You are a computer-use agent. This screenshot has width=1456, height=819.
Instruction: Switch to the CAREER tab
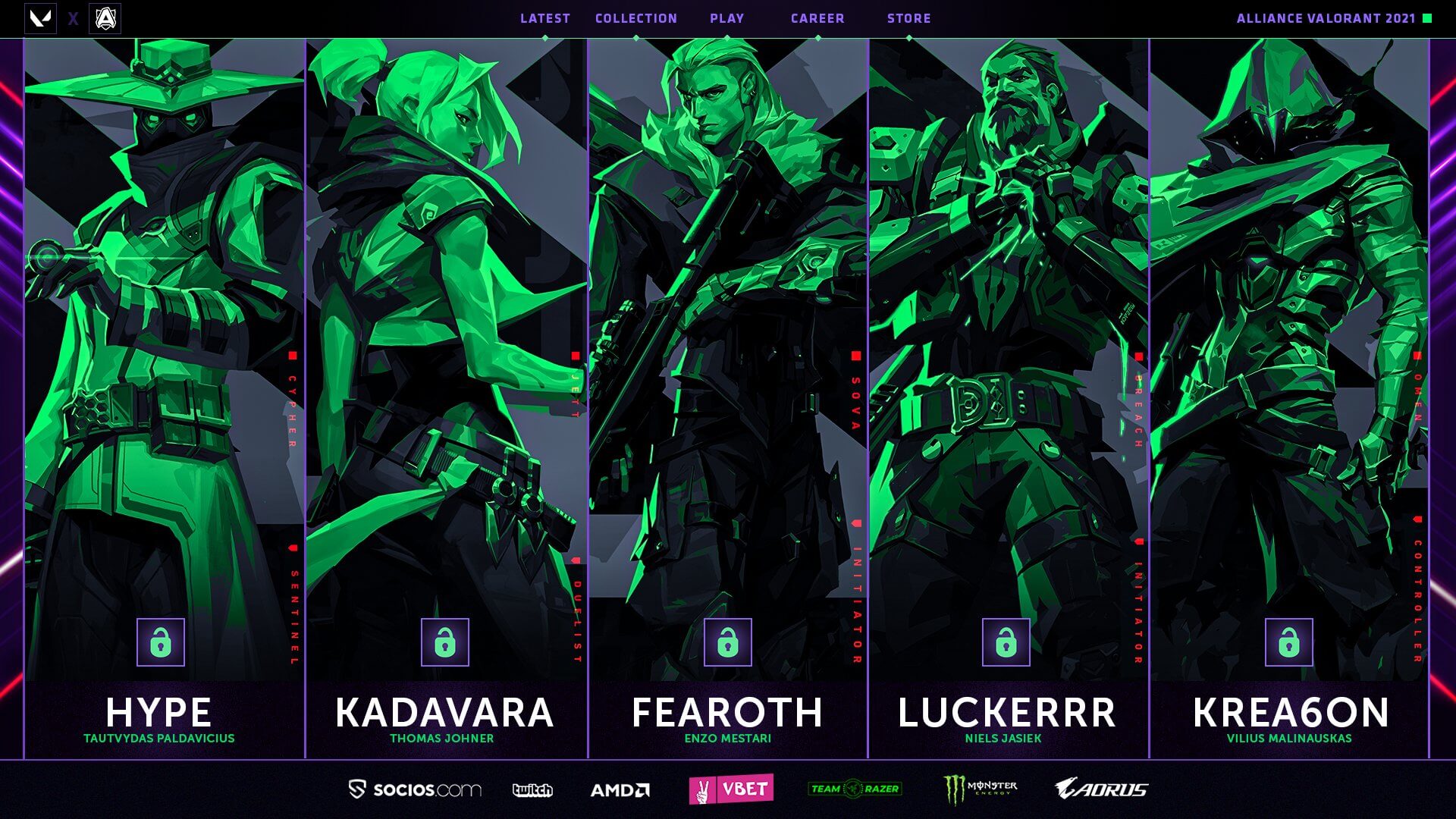click(817, 18)
